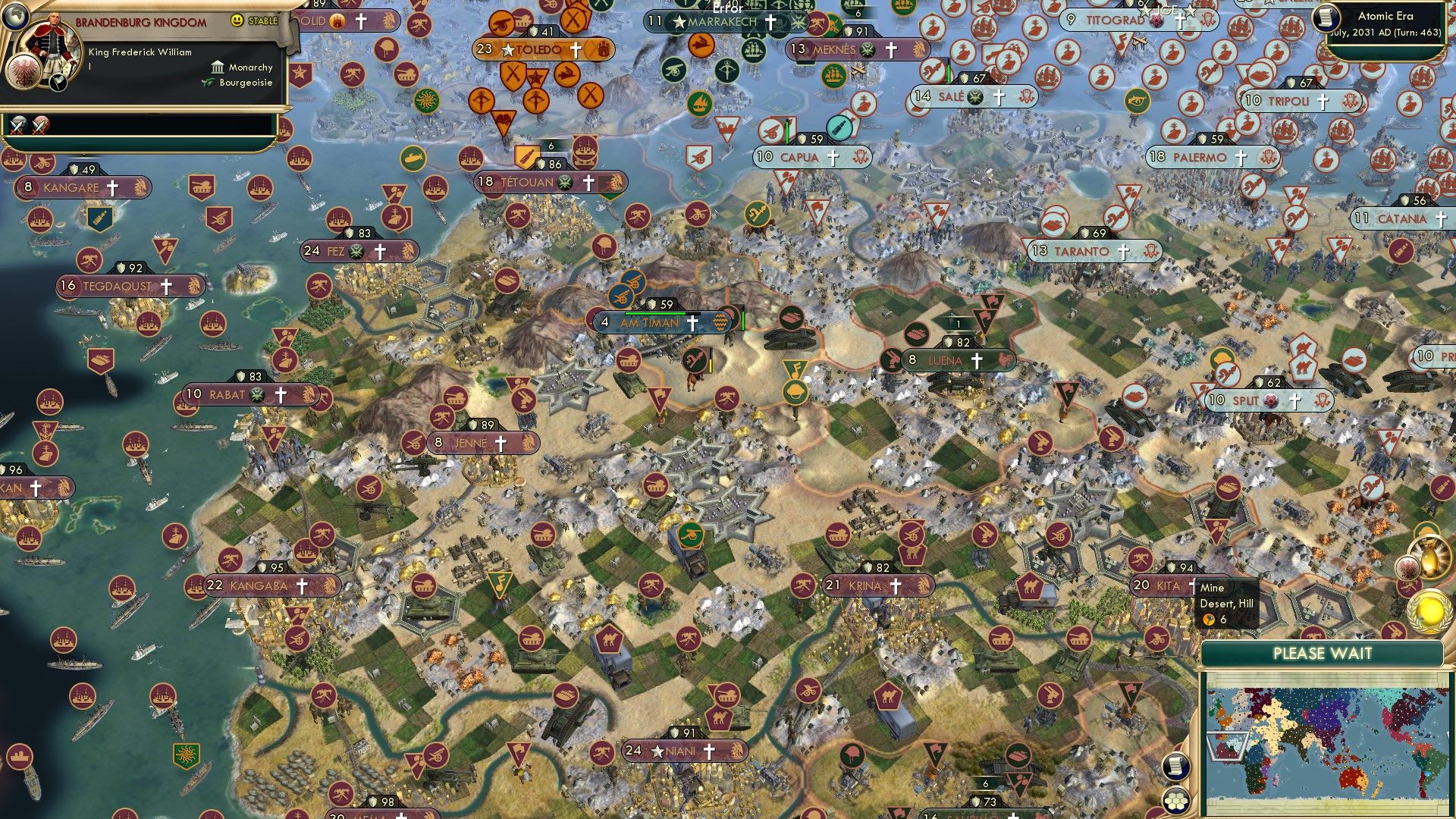The width and height of the screenshot is (1456, 819).
Task: Click the PLEASE WAIT panel
Action: 1323,653
